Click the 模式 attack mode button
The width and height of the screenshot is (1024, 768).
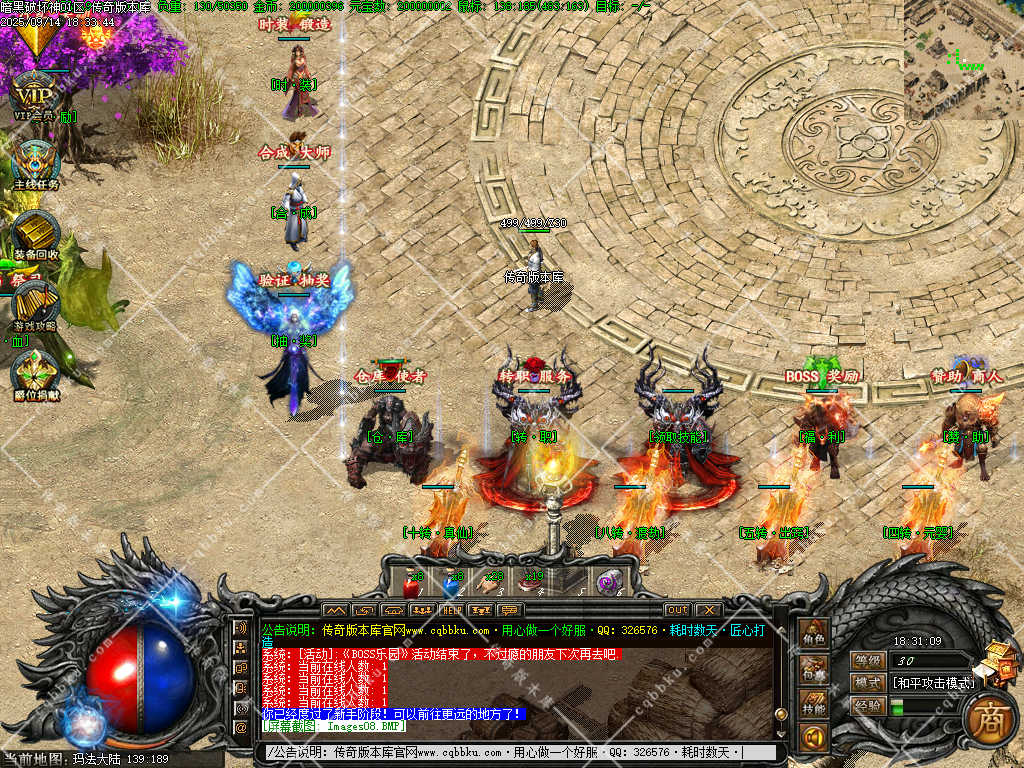pos(868,683)
